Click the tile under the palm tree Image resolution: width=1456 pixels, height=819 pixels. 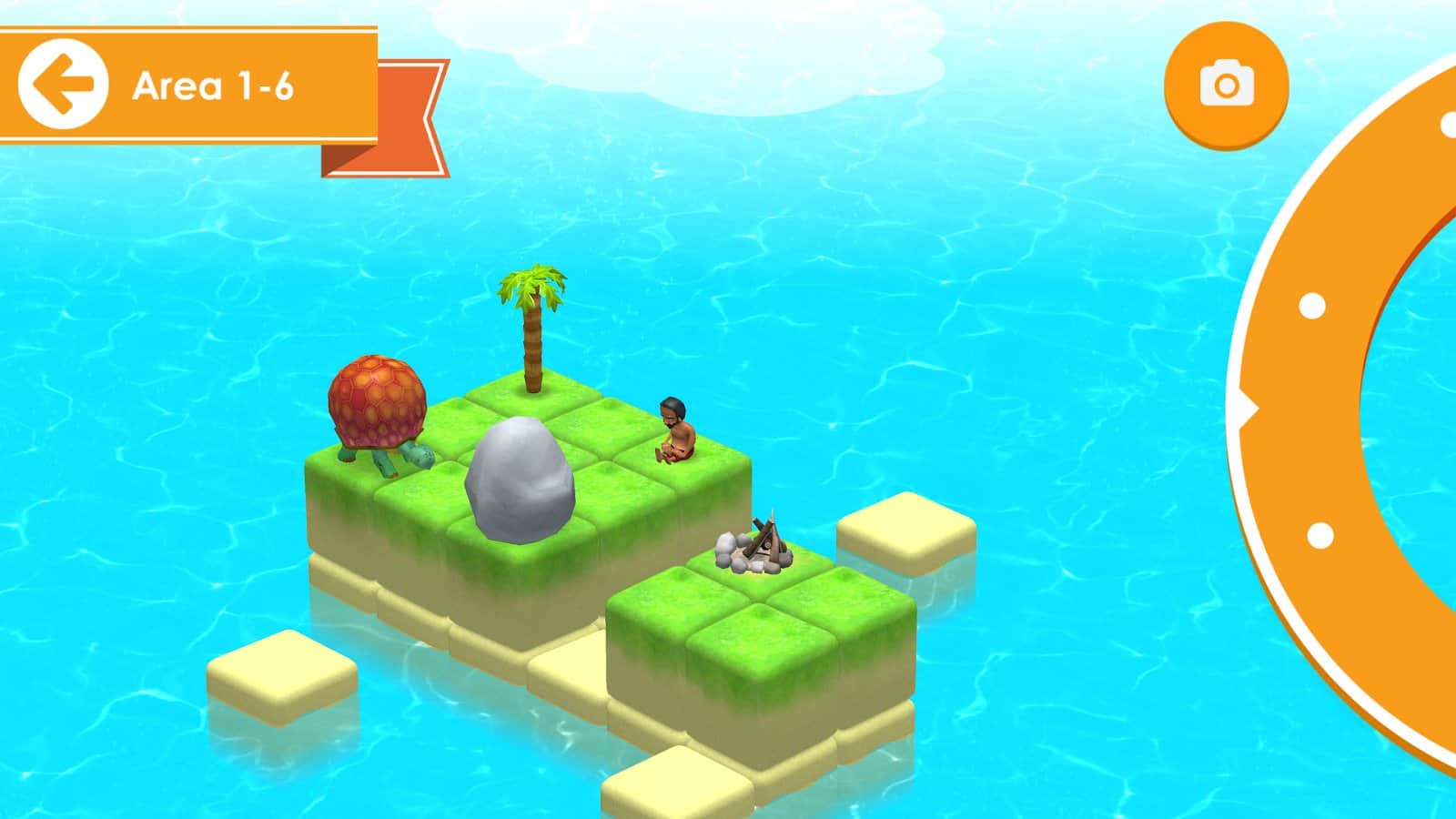(x=532, y=391)
